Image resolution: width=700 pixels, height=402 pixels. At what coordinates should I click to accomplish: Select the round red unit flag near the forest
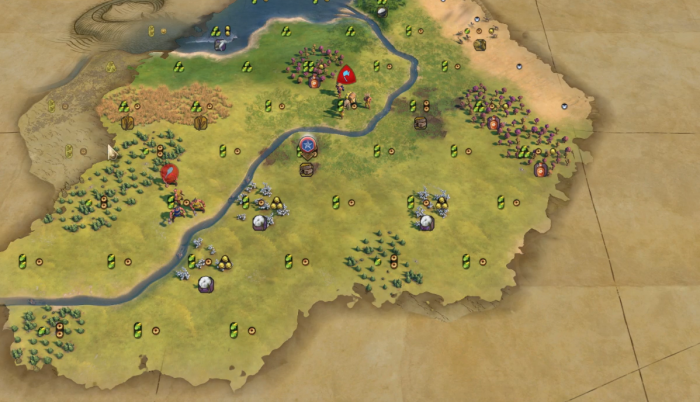pyautogui.click(x=170, y=172)
